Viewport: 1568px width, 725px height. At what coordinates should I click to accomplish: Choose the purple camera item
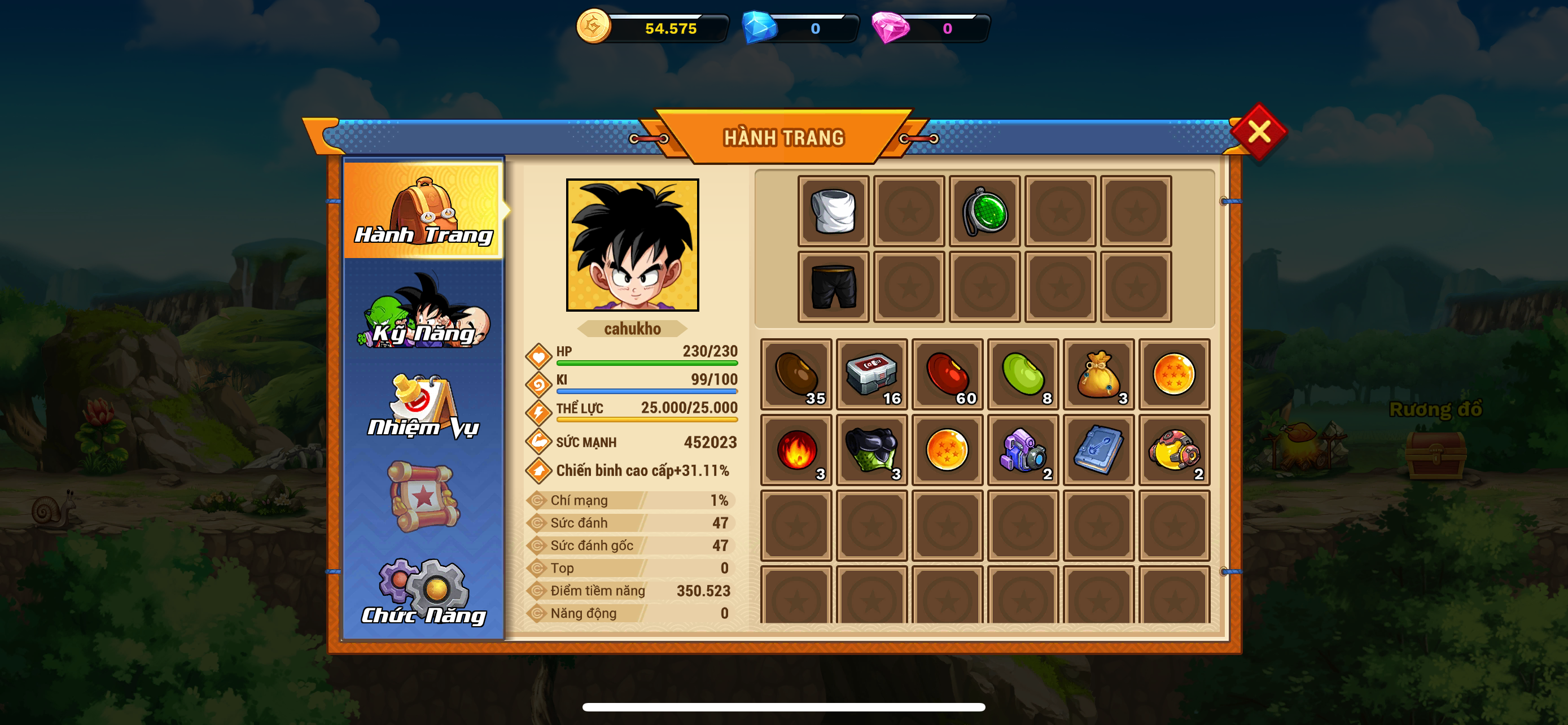click(1023, 450)
